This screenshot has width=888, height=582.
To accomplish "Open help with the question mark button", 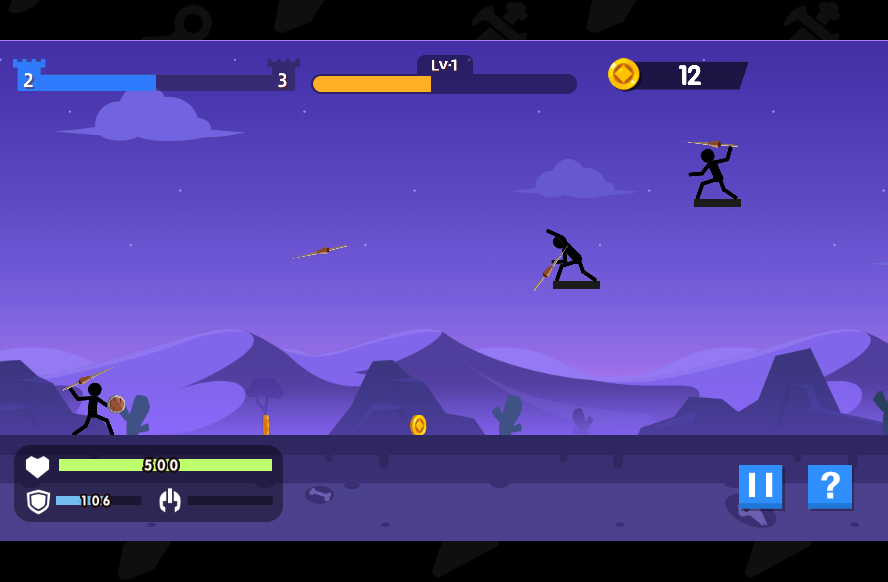I will (829, 486).
